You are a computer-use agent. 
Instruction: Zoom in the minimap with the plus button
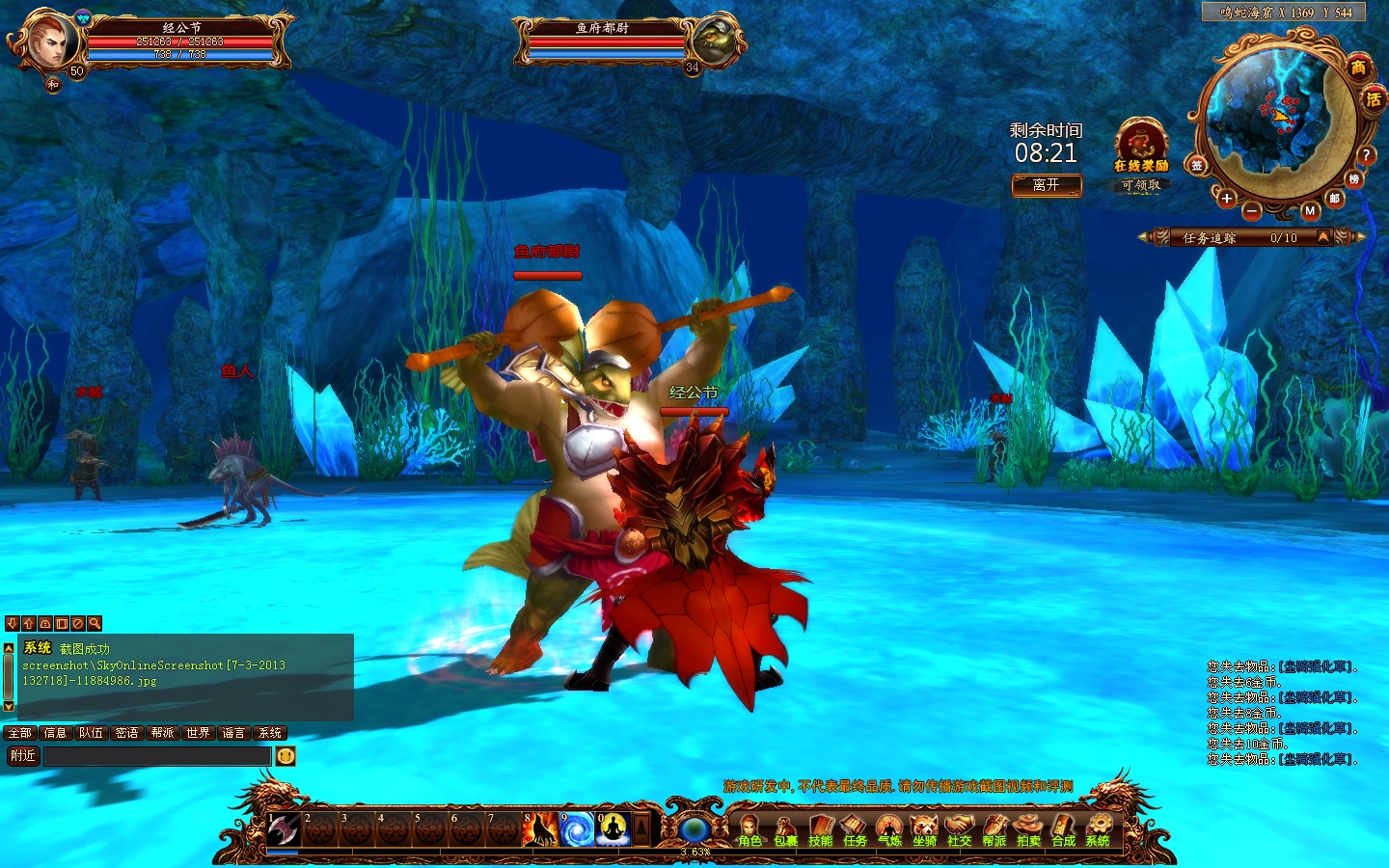[1226, 199]
